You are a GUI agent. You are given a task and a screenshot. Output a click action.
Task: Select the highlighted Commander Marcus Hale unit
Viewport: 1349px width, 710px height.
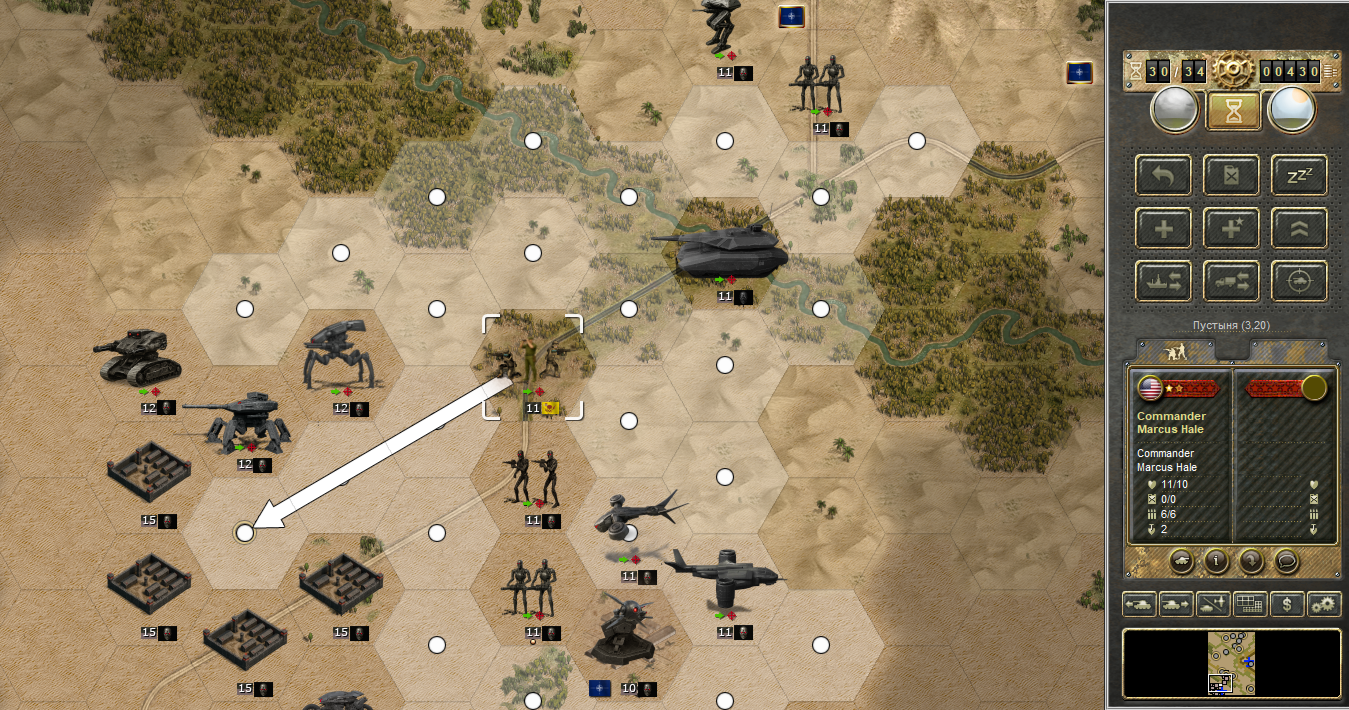point(532,365)
